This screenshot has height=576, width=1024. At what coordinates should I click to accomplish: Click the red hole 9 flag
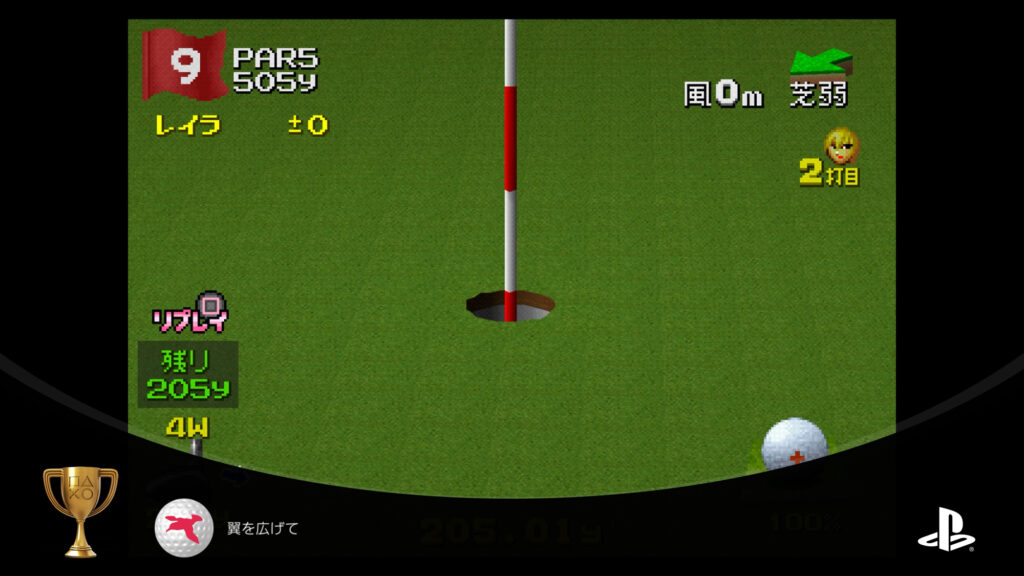click(x=183, y=63)
